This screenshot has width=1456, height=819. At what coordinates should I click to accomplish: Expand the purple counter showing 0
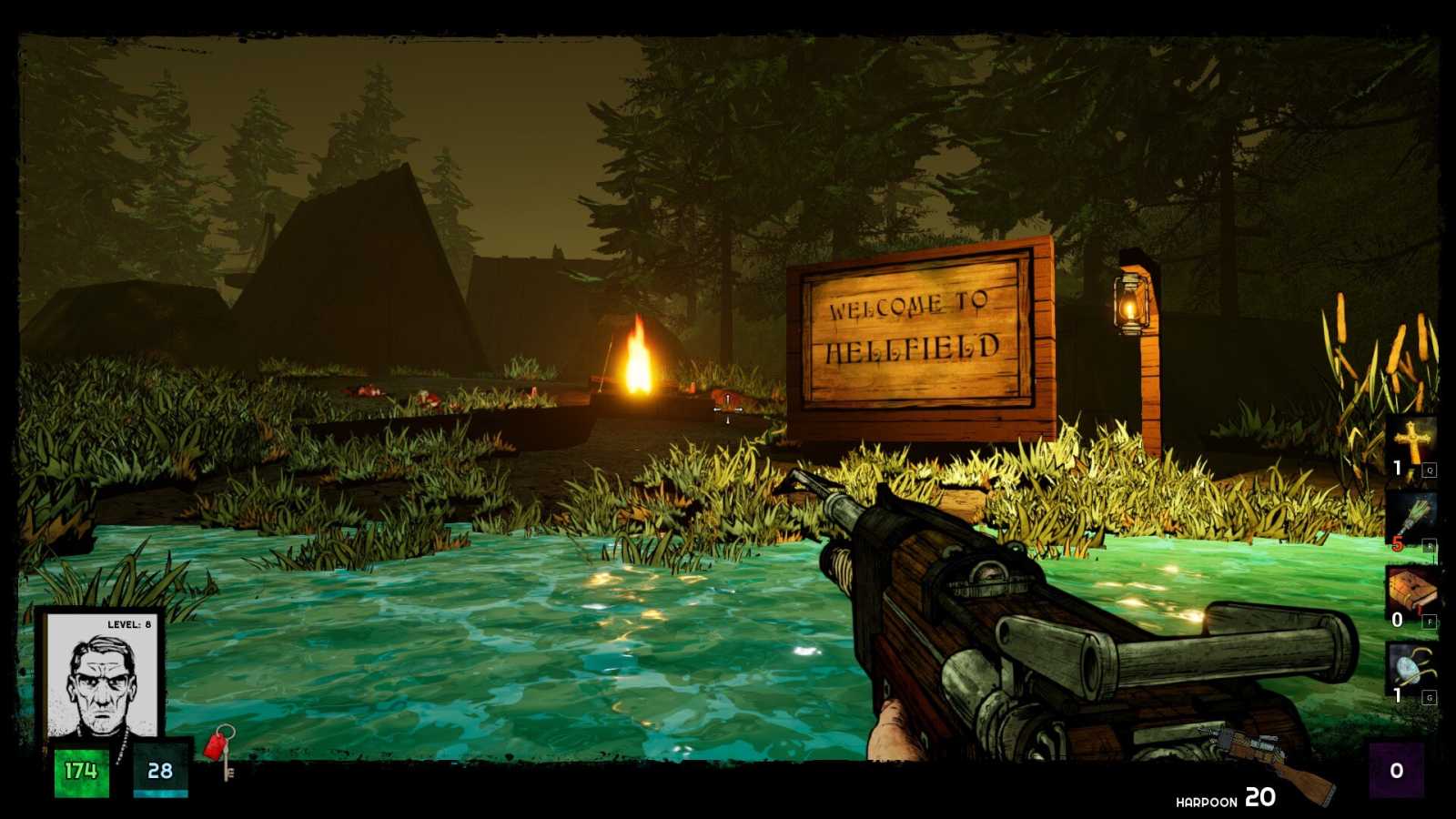click(1395, 769)
